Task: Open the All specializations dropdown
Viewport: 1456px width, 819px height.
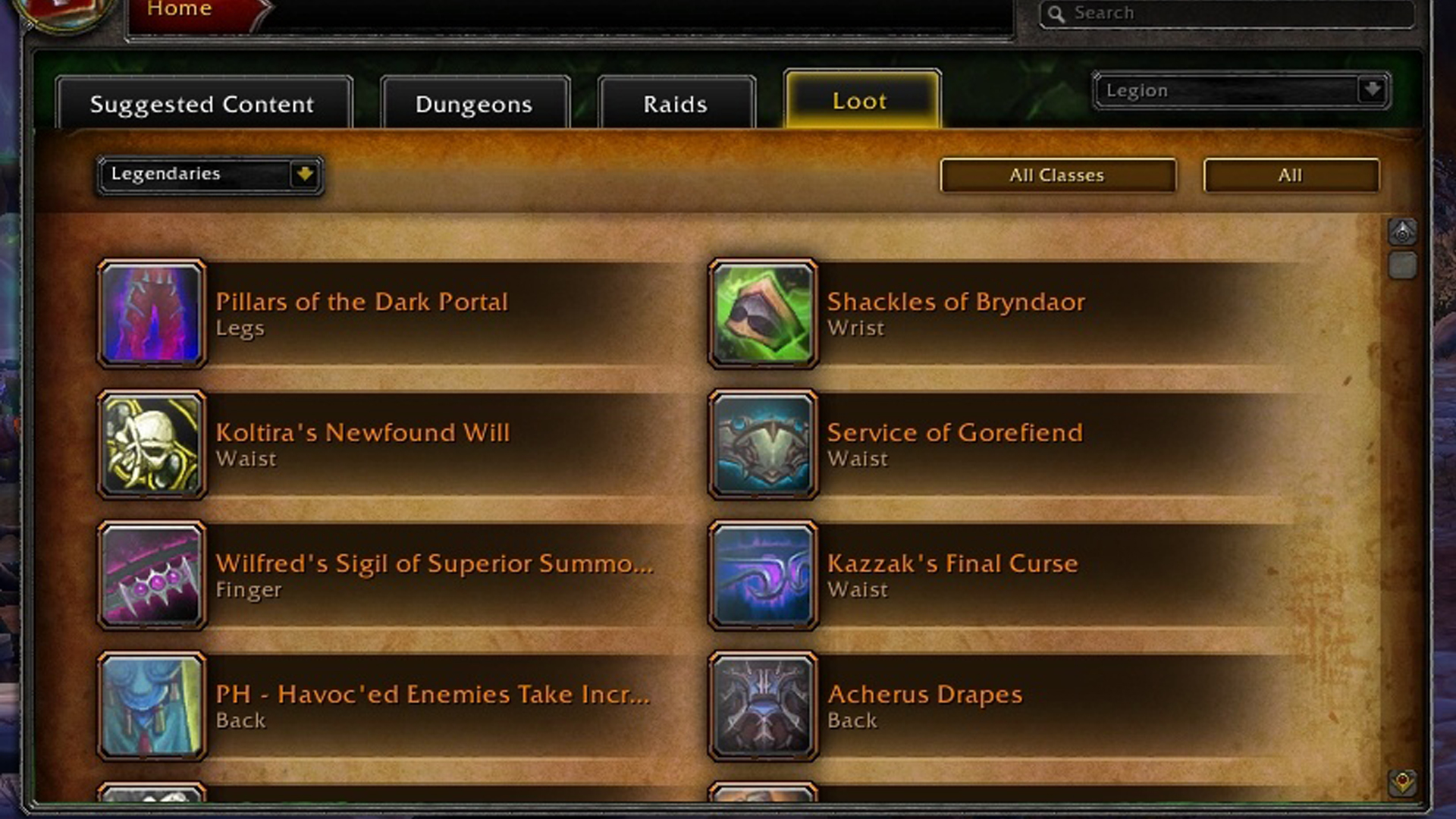Action: [x=1291, y=175]
